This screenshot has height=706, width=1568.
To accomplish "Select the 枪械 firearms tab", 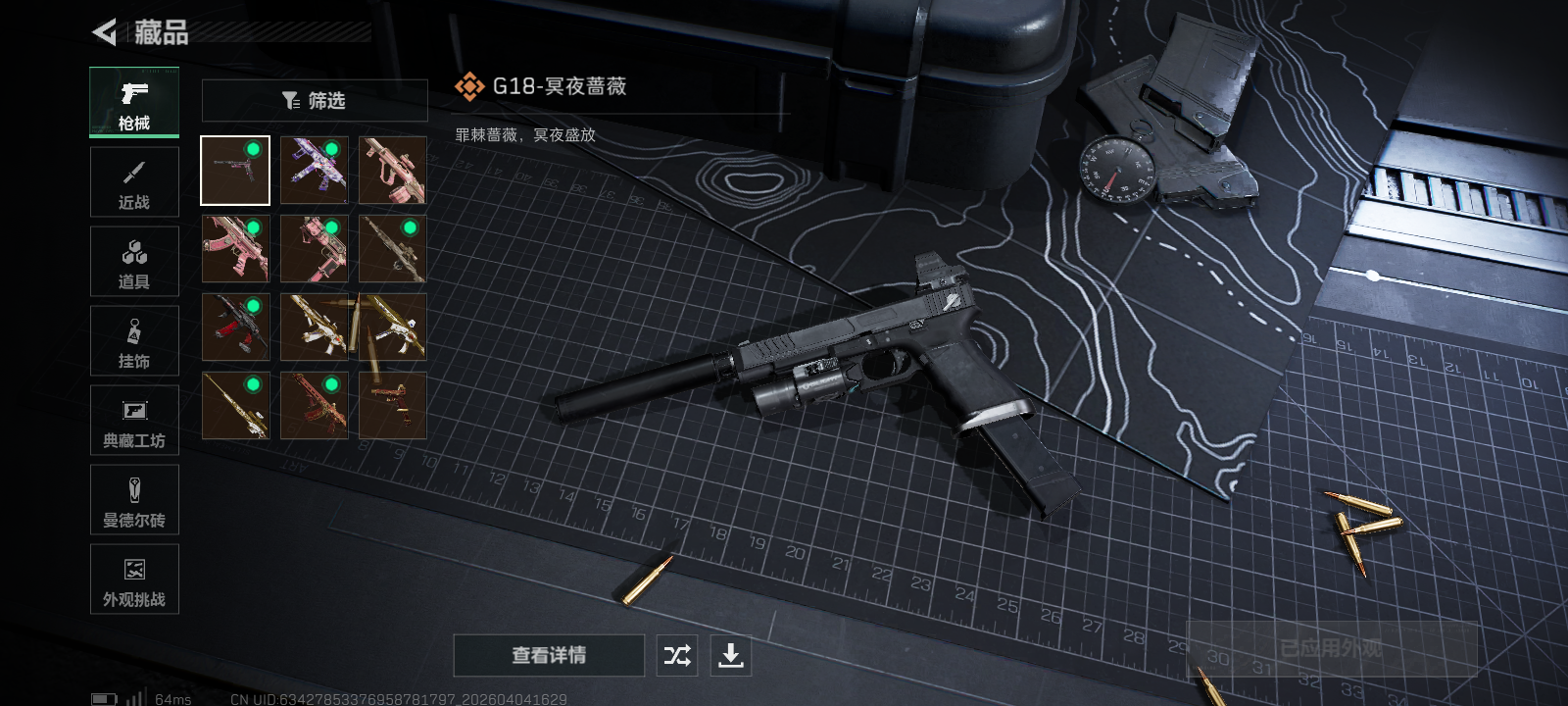I will 134,101.
